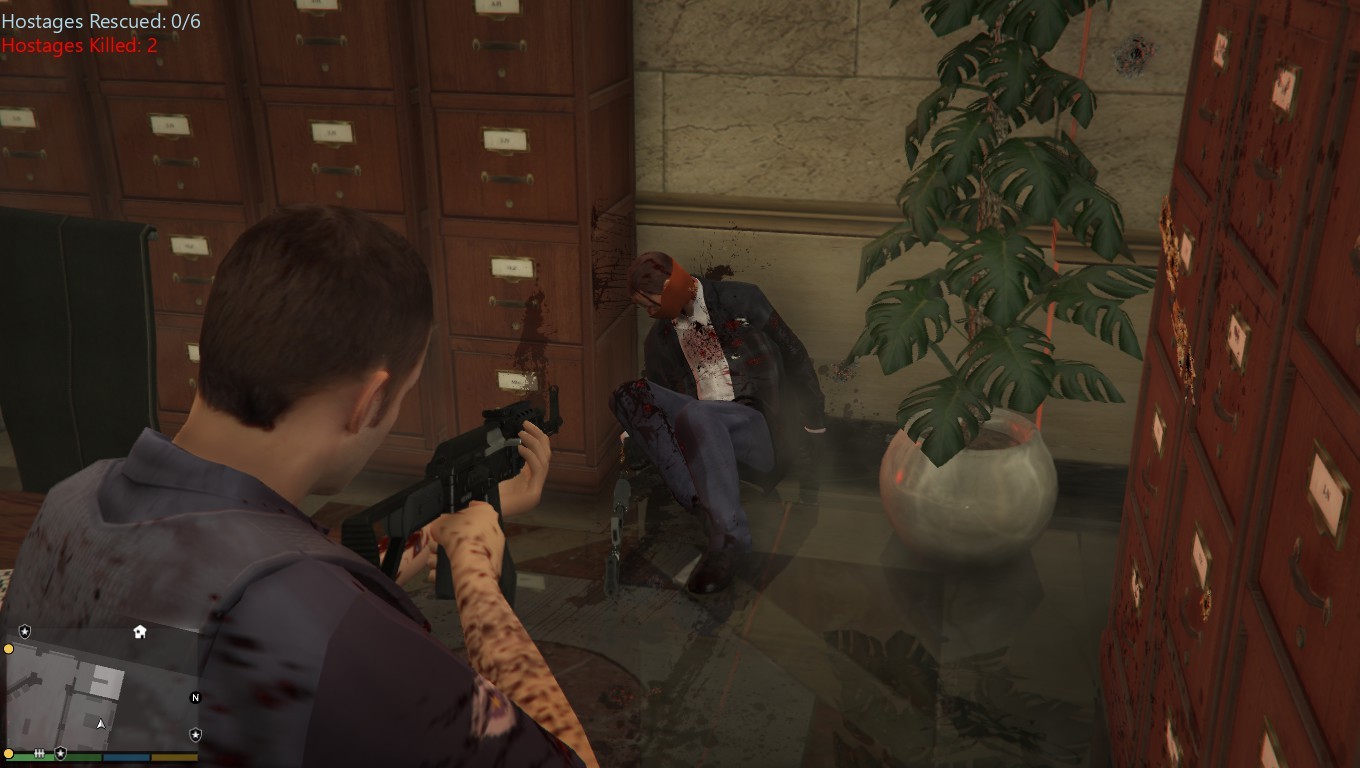1360x768 pixels.
Task: Click the north compass marker
Action: pos(196,698)
